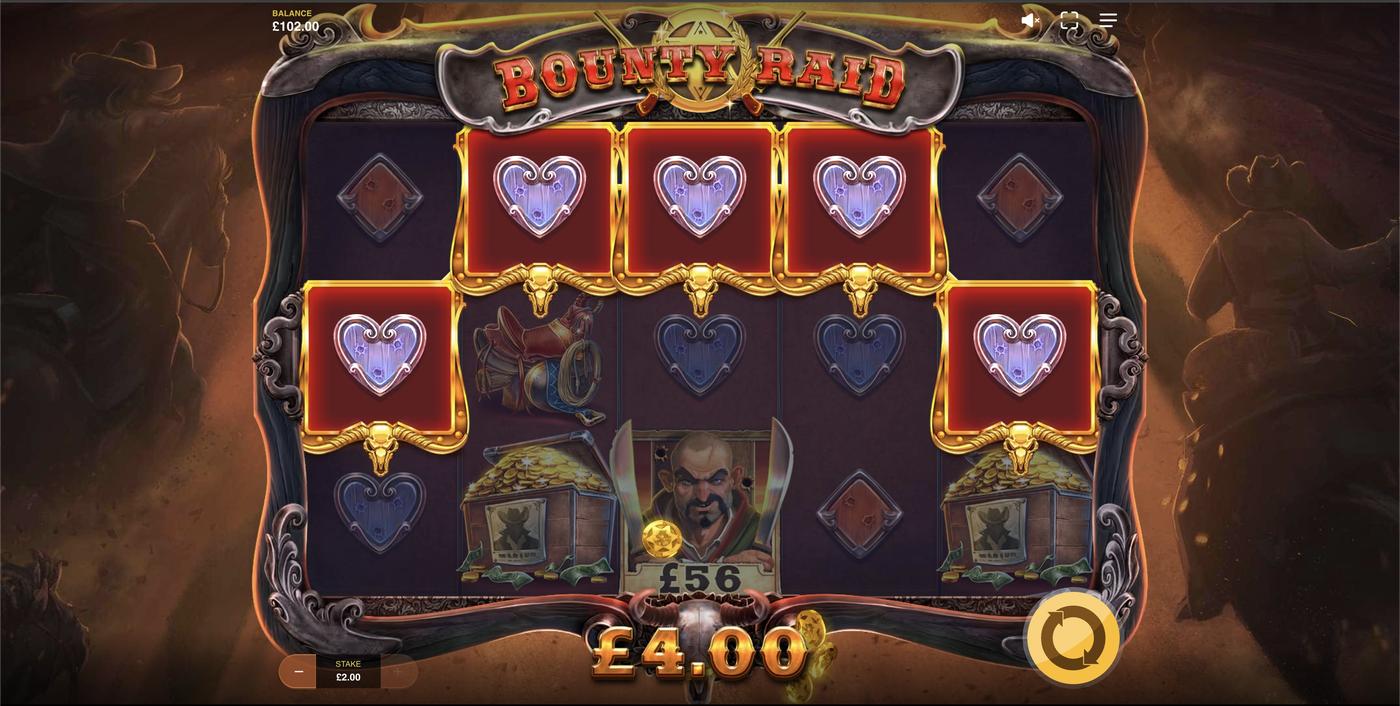
Task: Decrease the stake with the minus button
Action: pos(298,672)
